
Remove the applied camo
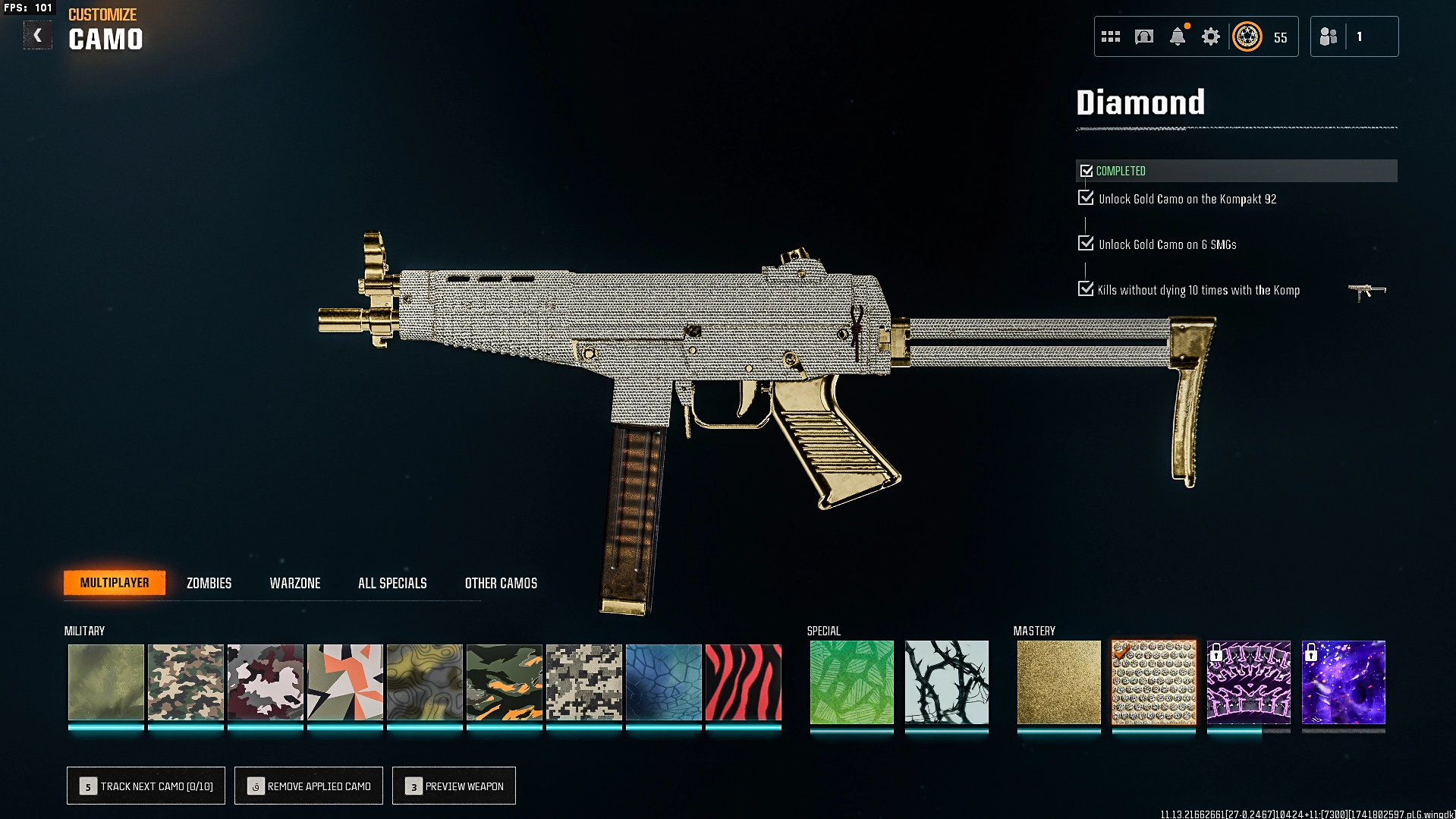click(x=309, y=786)
